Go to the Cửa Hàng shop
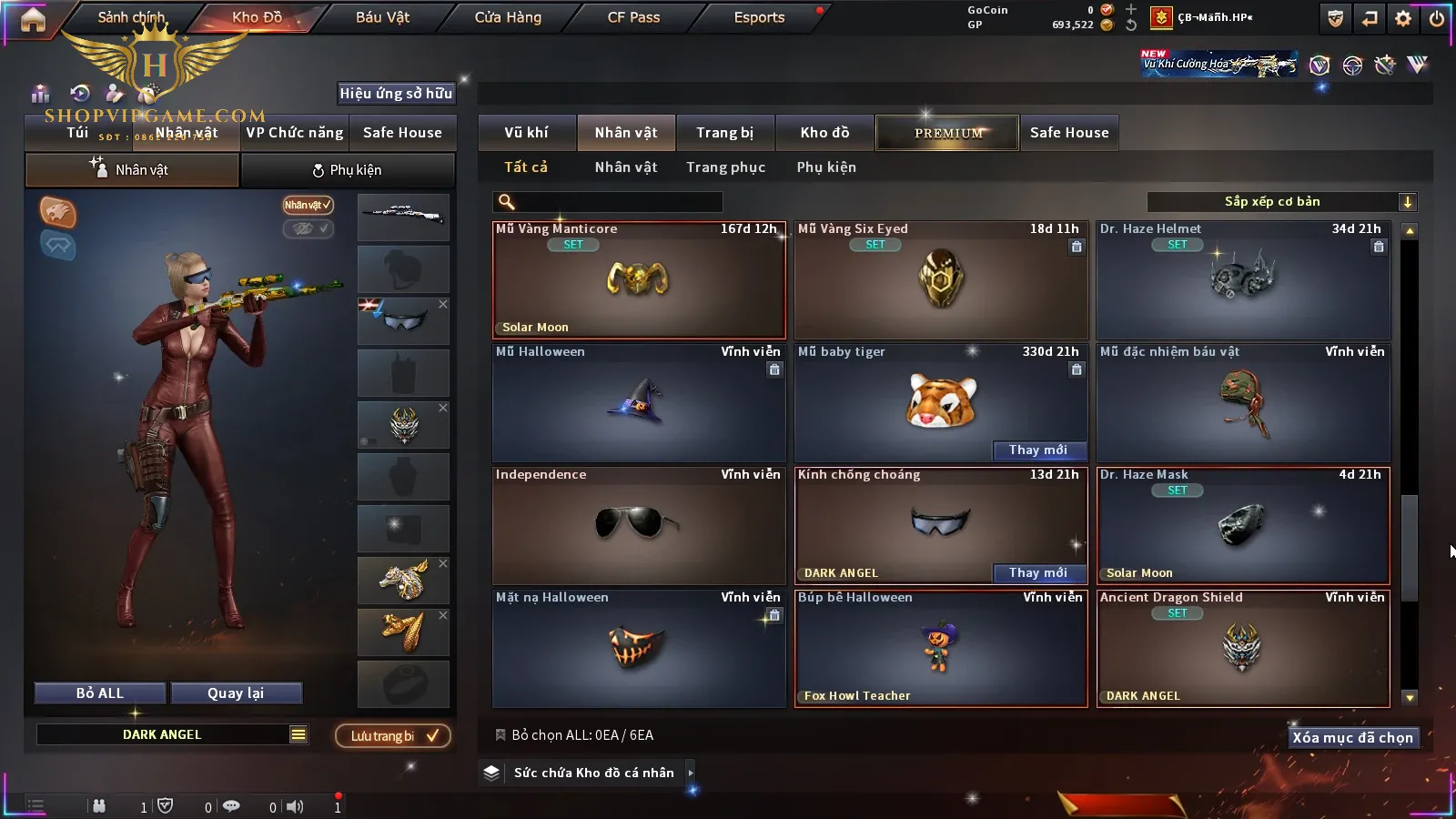The image size is (1456, 819). (508, 17)
